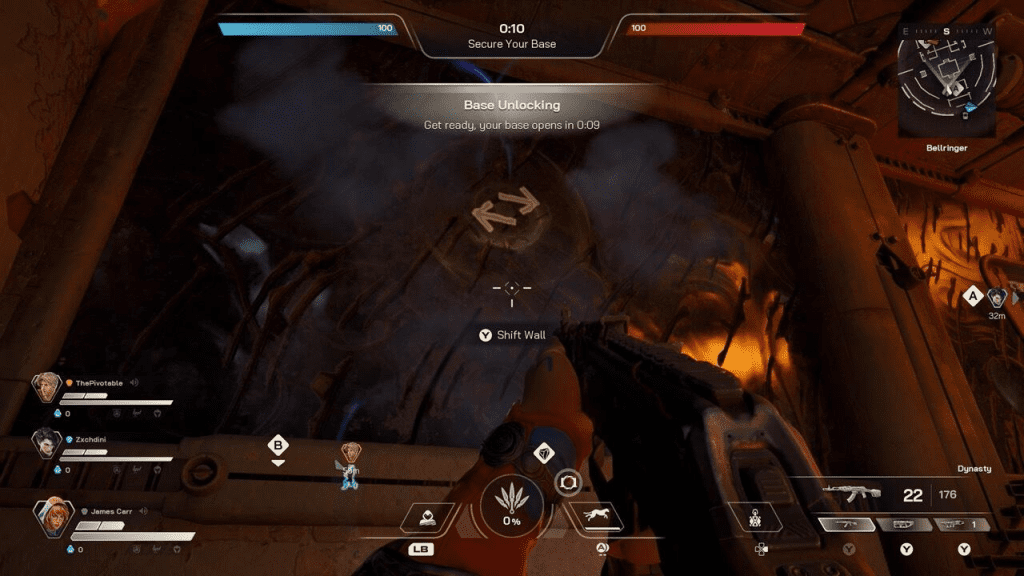Trigger the ultimate ability at 0%
The height and width of the screenshot is (576, 1024).
[x=511, y=507]
